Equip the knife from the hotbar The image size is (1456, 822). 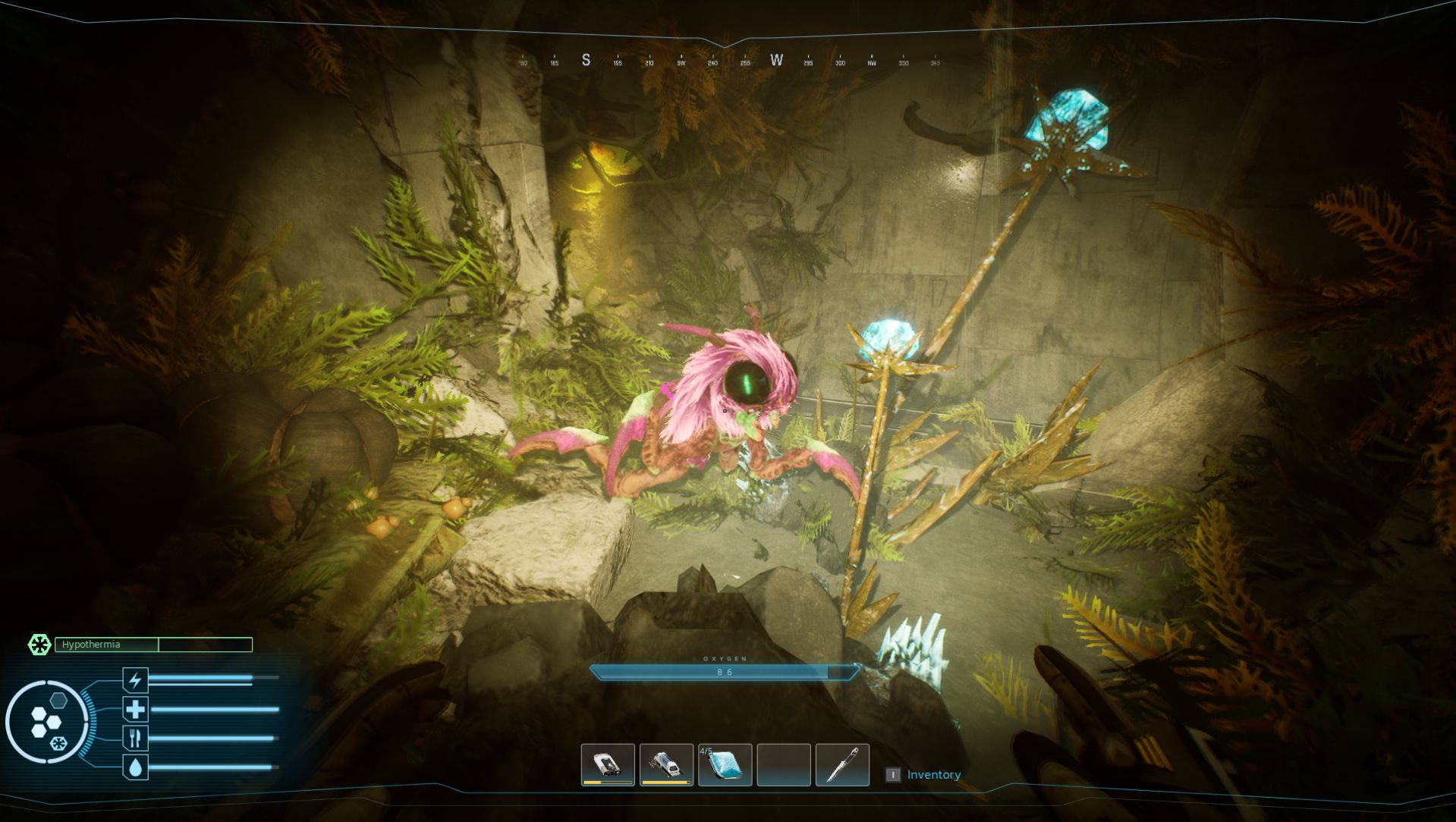point(842,764)
